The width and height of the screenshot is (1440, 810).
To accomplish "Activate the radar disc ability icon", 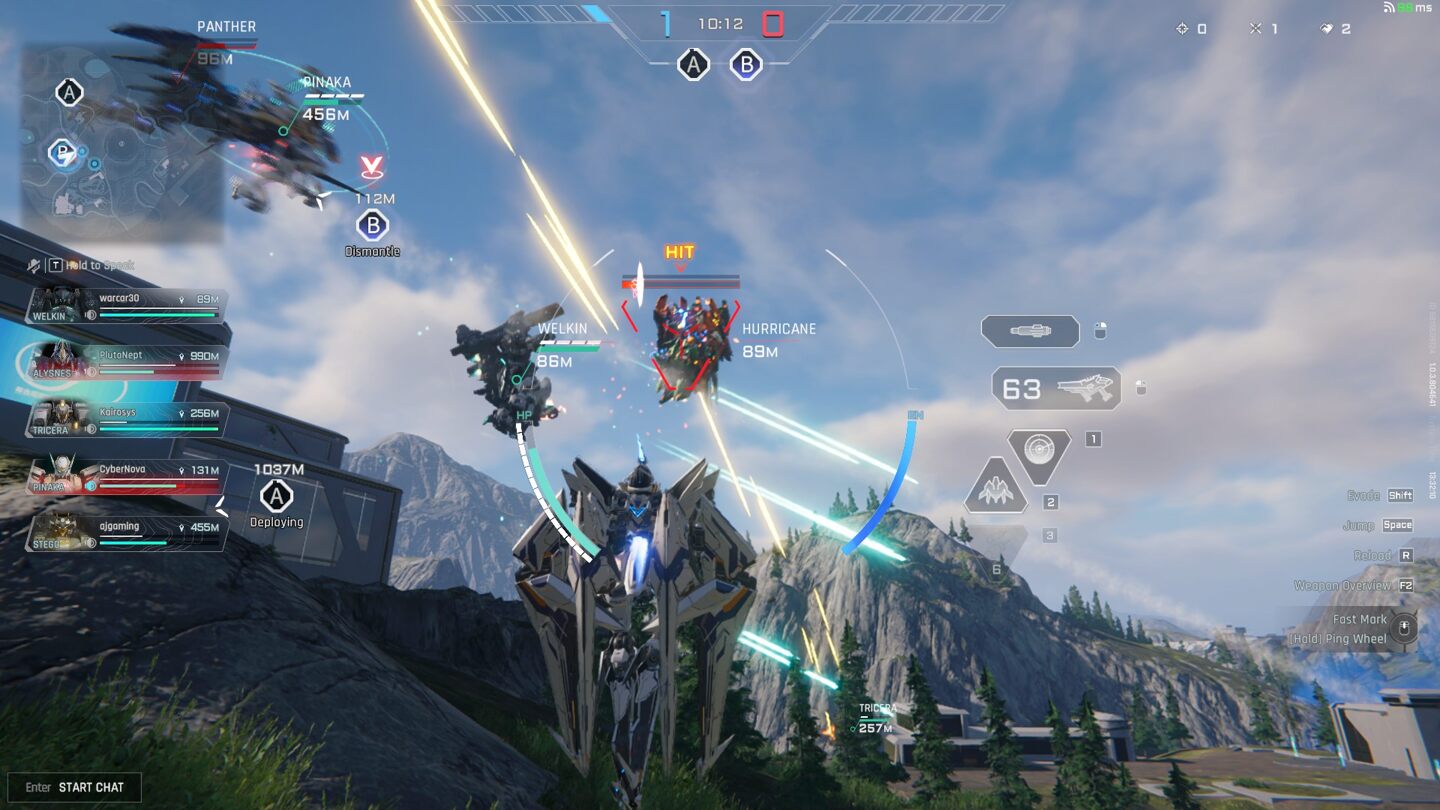I will [1039, 451].
